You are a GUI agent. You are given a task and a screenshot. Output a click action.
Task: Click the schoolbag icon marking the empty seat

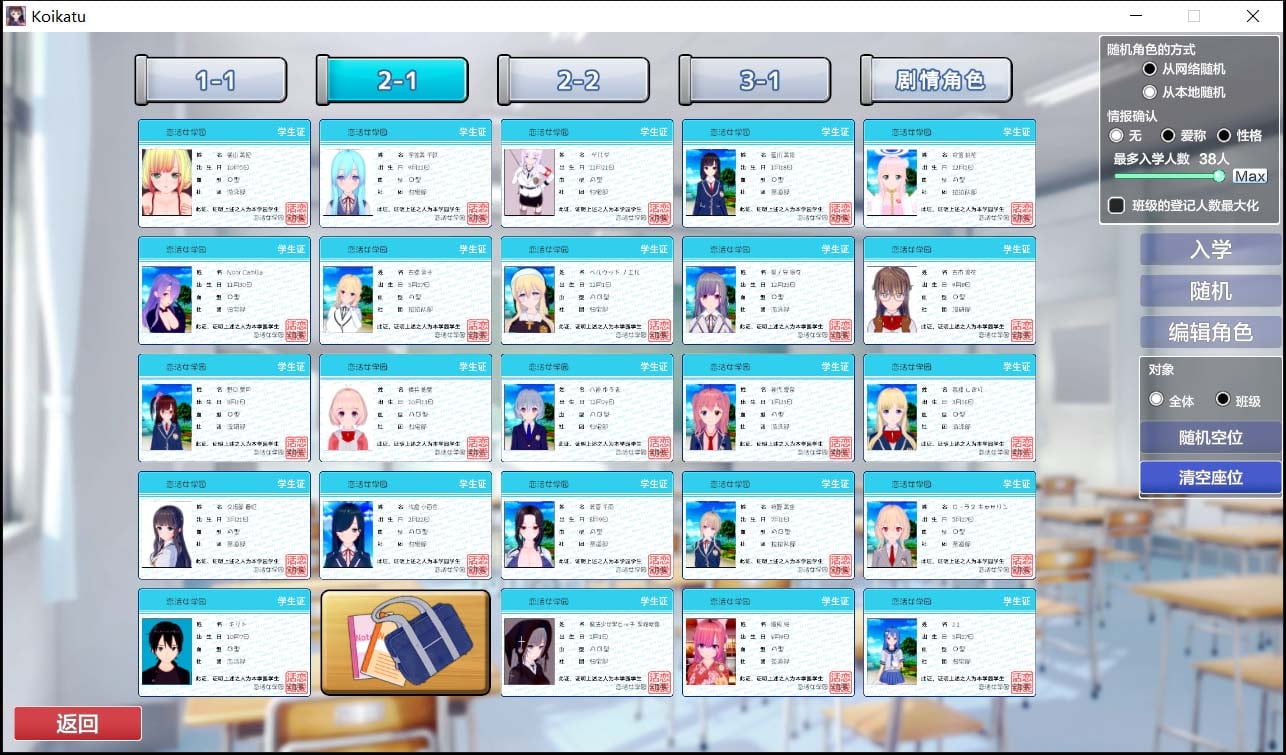coord(404,641)
